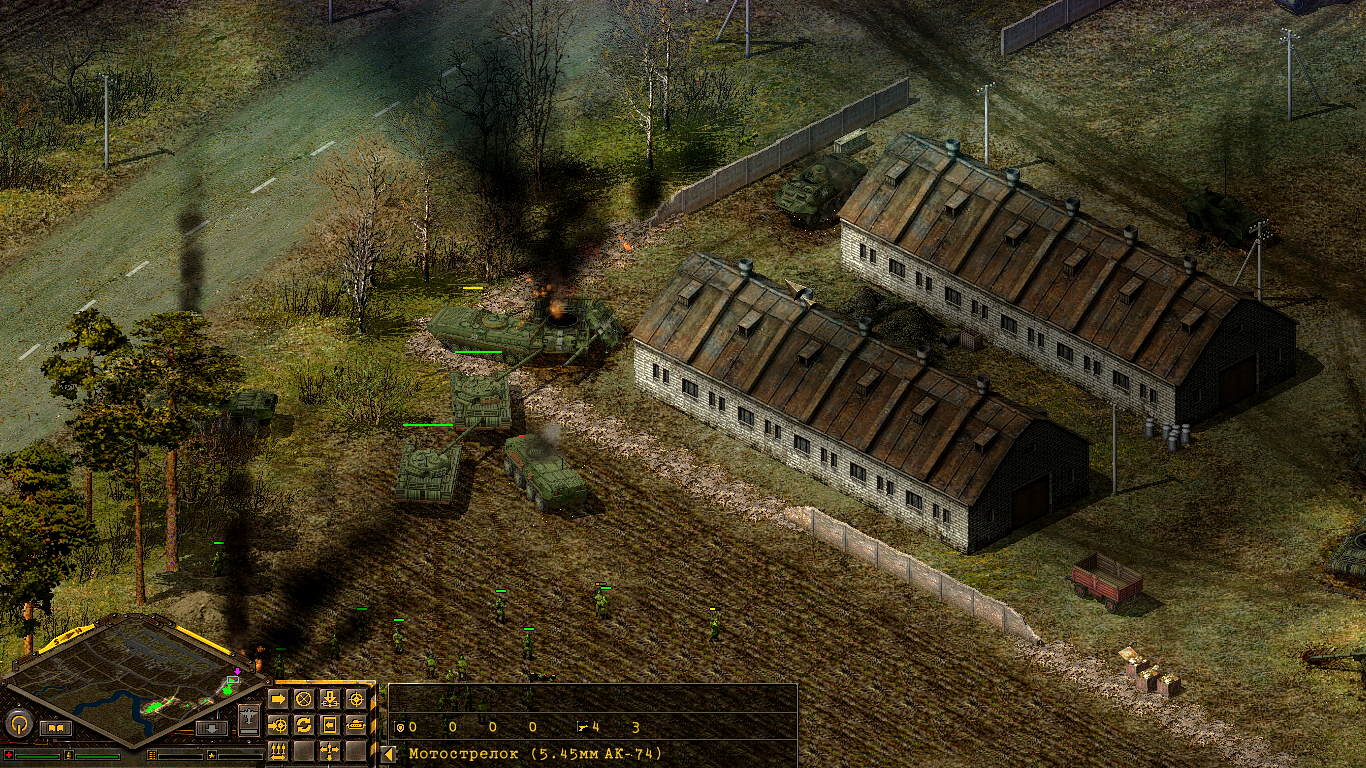
Task: Click the stop order crossed-circle icon
Action: [304, 699]
